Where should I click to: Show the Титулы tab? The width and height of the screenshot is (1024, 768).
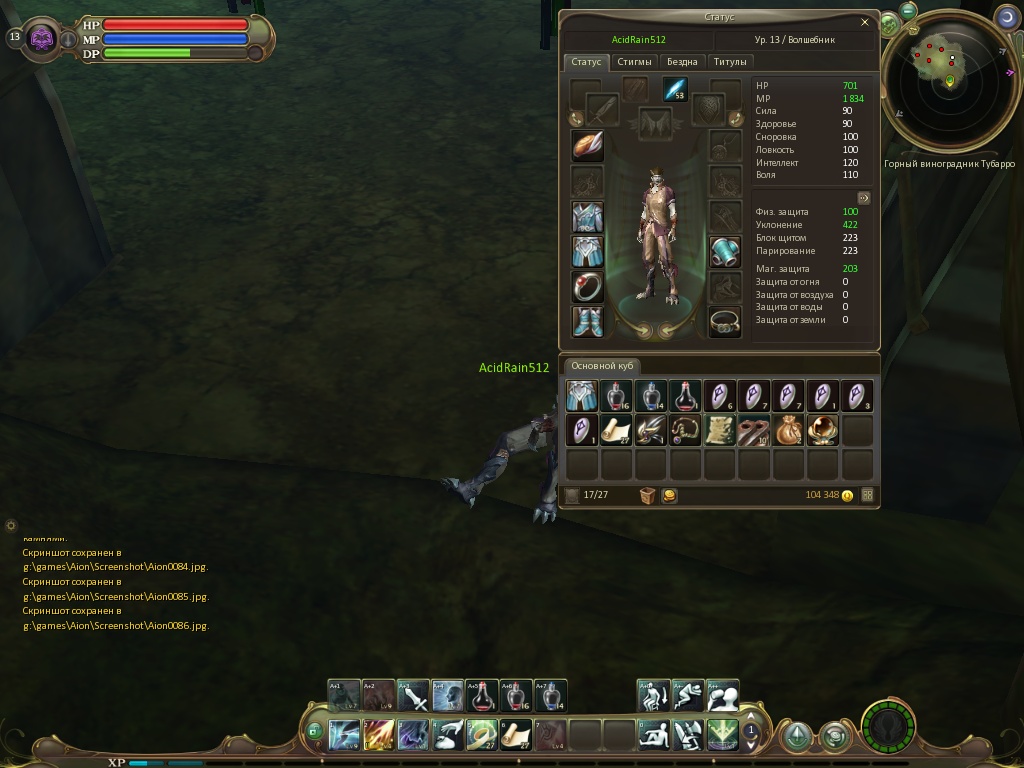tap(731, 62)
